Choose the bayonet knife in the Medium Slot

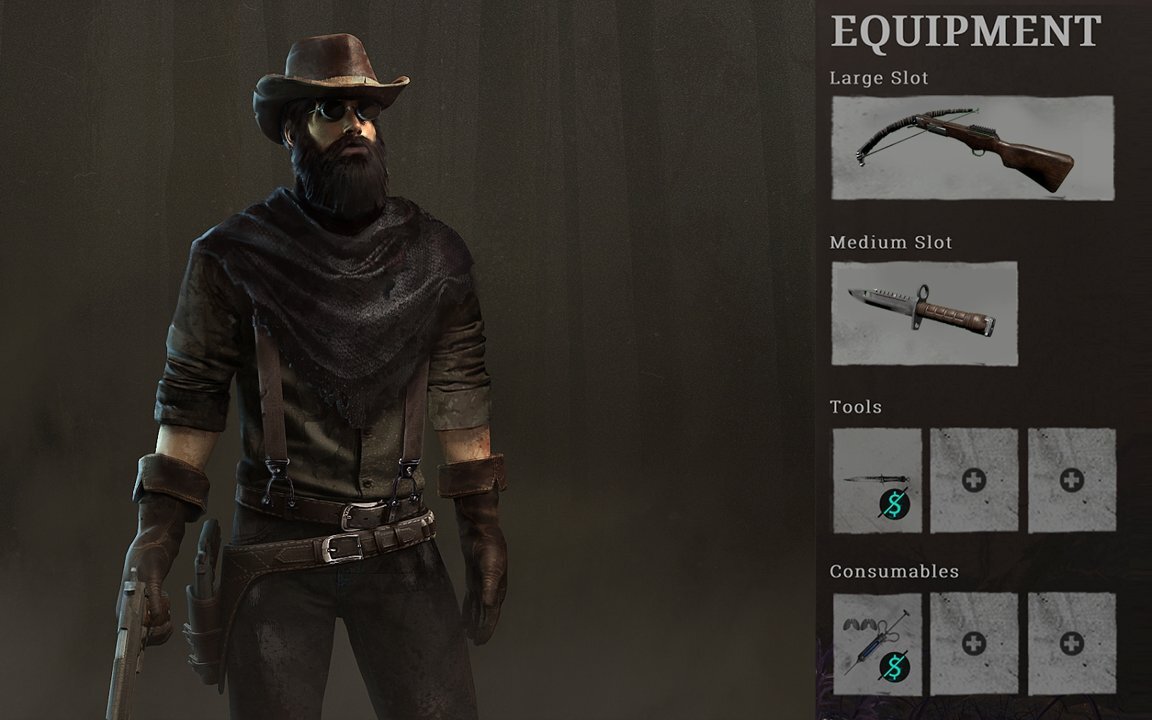pos(924,313)
